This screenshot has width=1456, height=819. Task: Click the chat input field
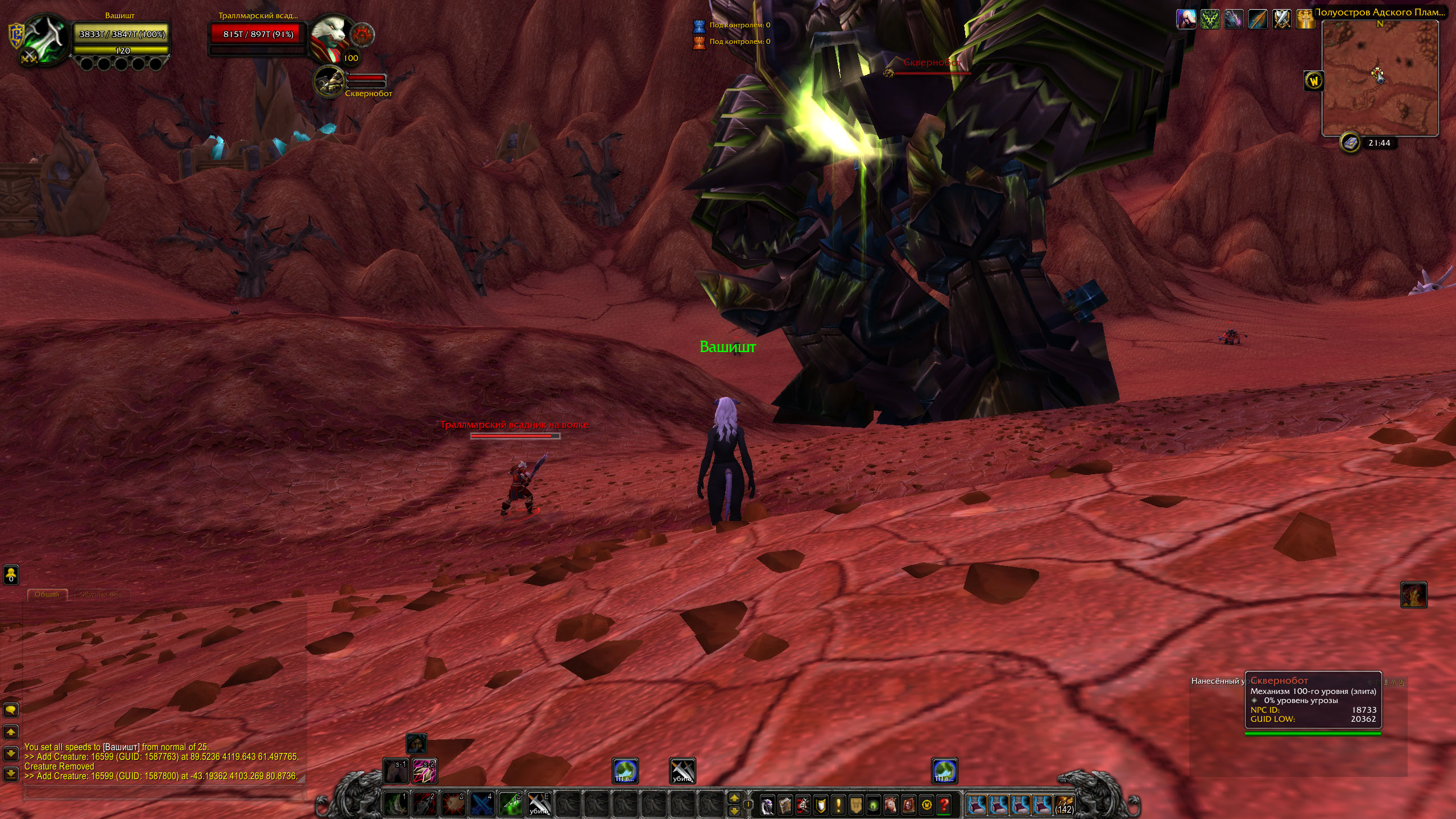(164, 792)
